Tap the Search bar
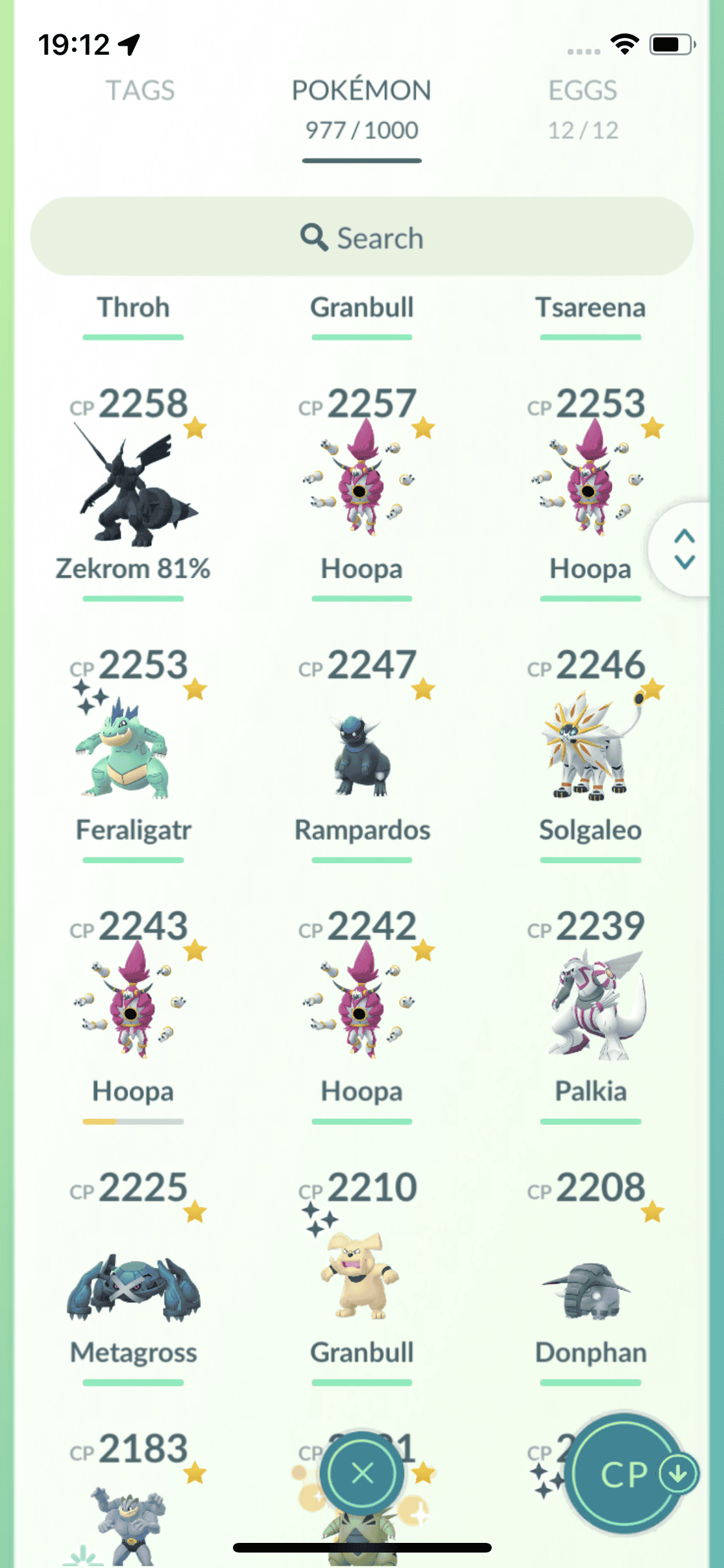The height and width of the screenshot is (1568, 724). point(362,238)
